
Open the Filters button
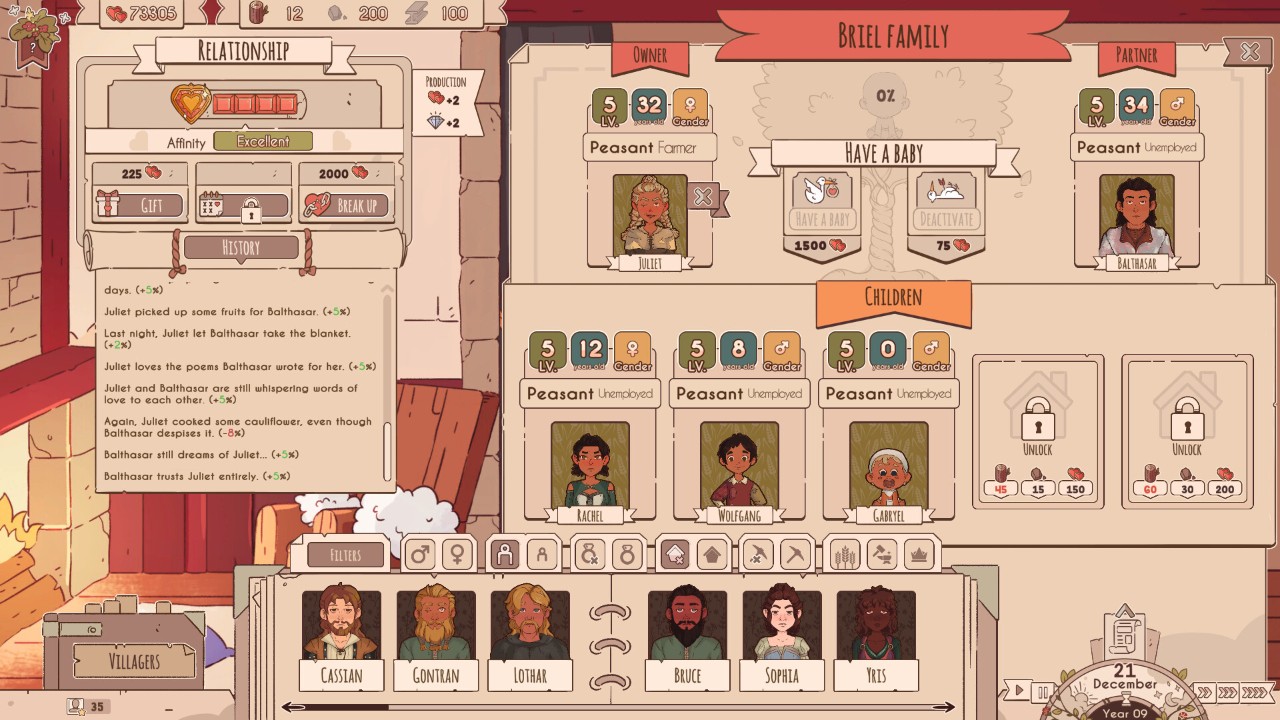tap(346, 555)
